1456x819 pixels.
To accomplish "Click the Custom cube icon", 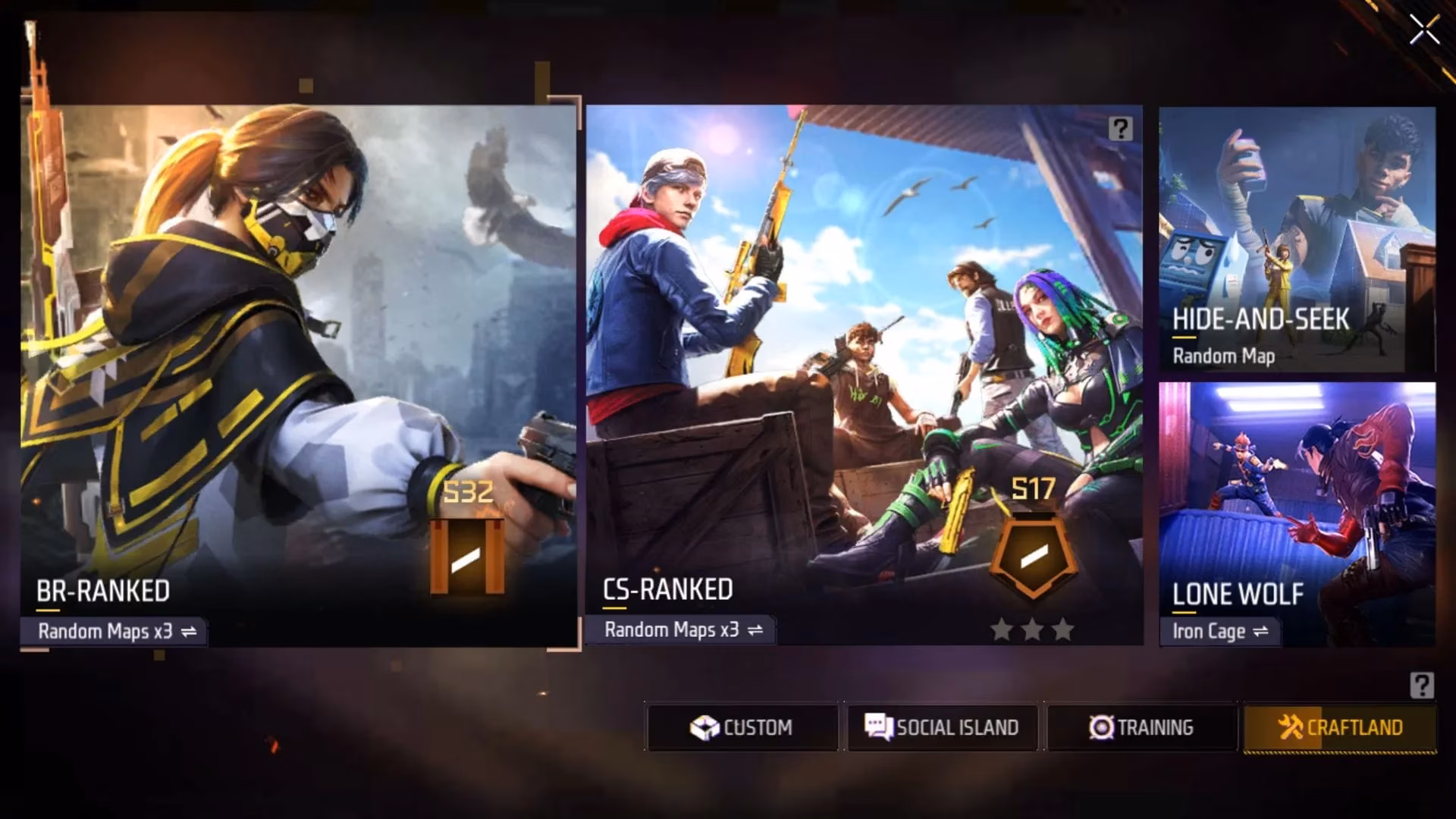I will (x=704, y=727).
